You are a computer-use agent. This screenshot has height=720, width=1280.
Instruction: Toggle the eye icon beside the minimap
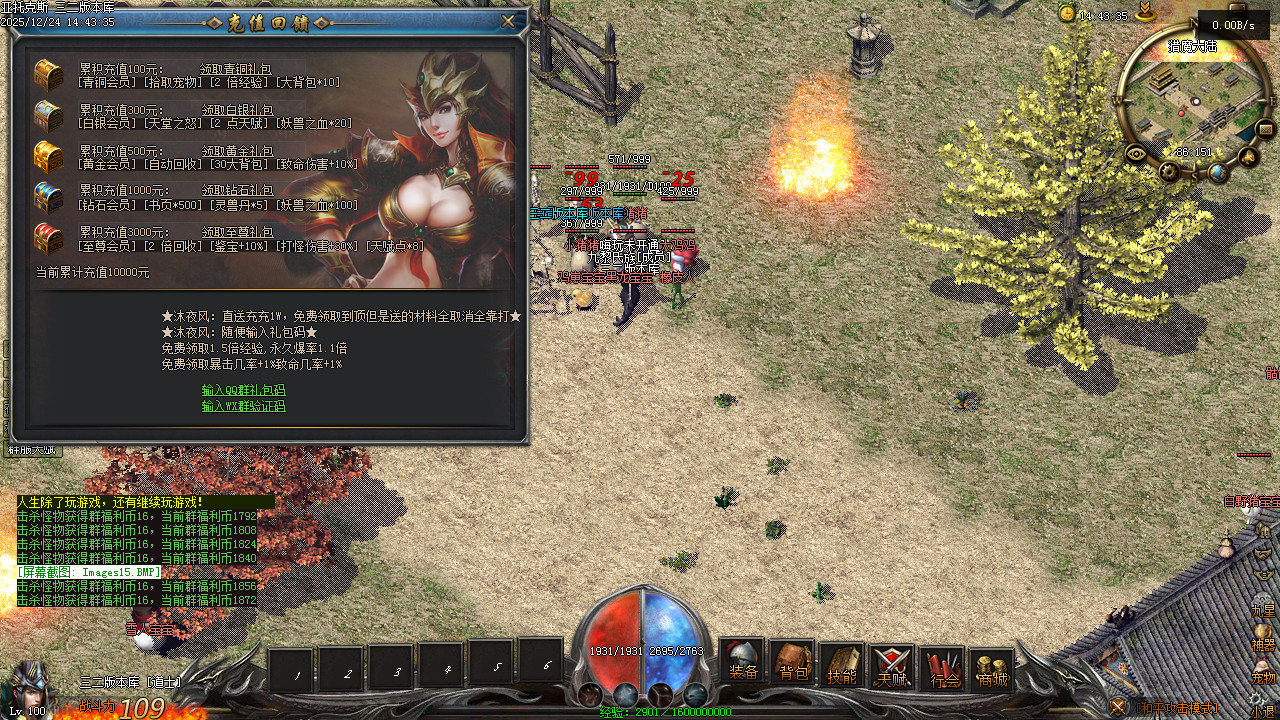point(1136,154)
